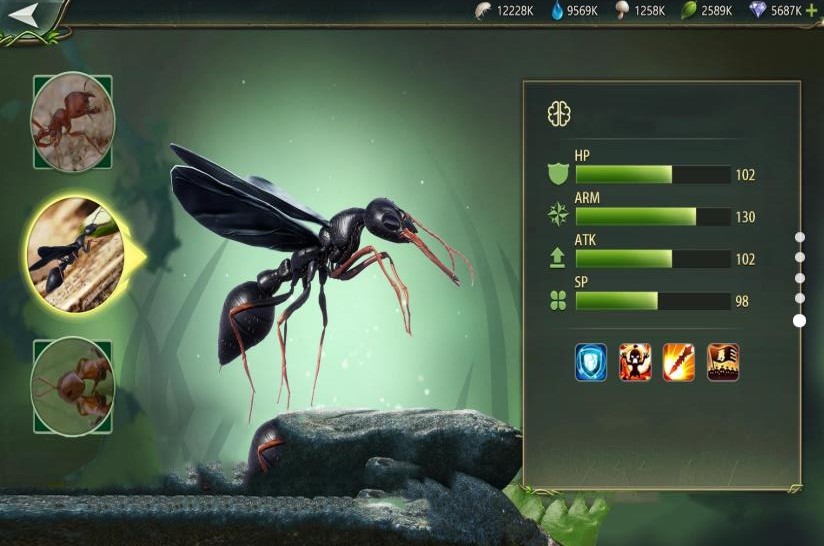The width and height of the screenshot is (824, 546).
Task: Inspect the fiery spear attack skill
Action: pos(679,362)
